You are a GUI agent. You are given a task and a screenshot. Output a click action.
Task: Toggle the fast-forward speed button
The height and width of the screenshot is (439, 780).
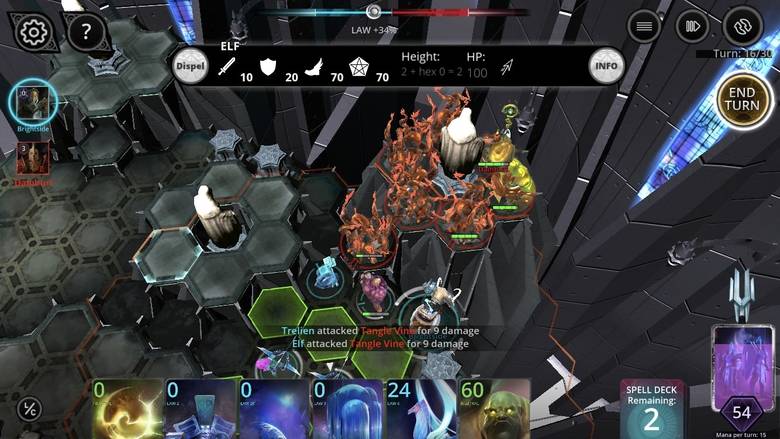pos(692,26)
